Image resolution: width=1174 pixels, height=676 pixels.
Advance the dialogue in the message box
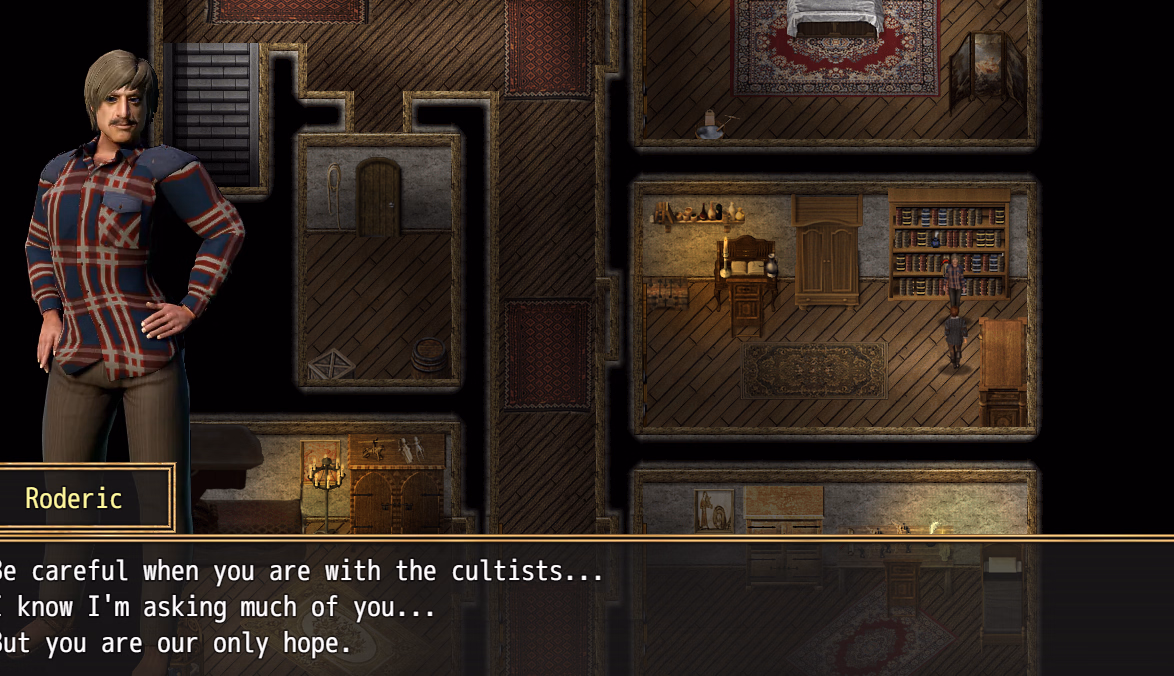point(587,607)
